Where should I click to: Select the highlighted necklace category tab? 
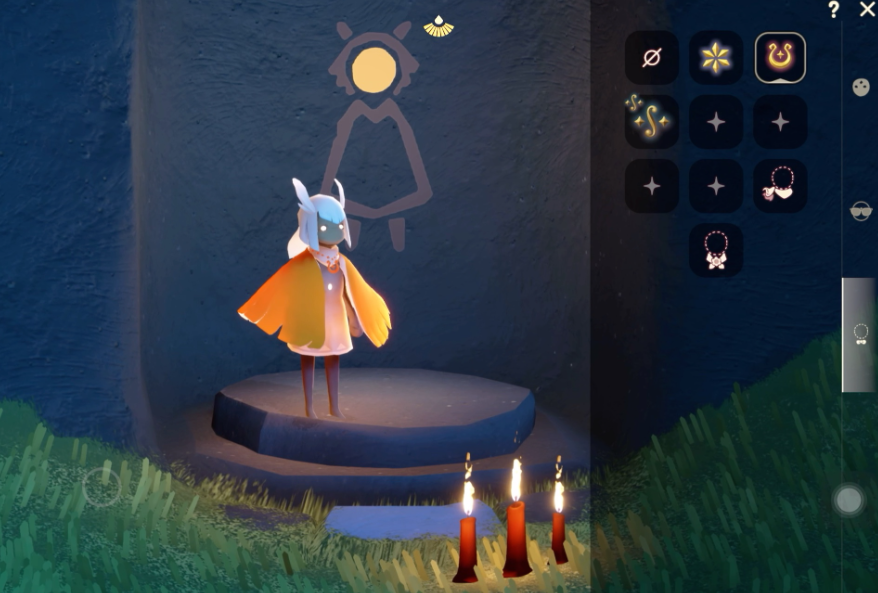[x=859, y=334]
